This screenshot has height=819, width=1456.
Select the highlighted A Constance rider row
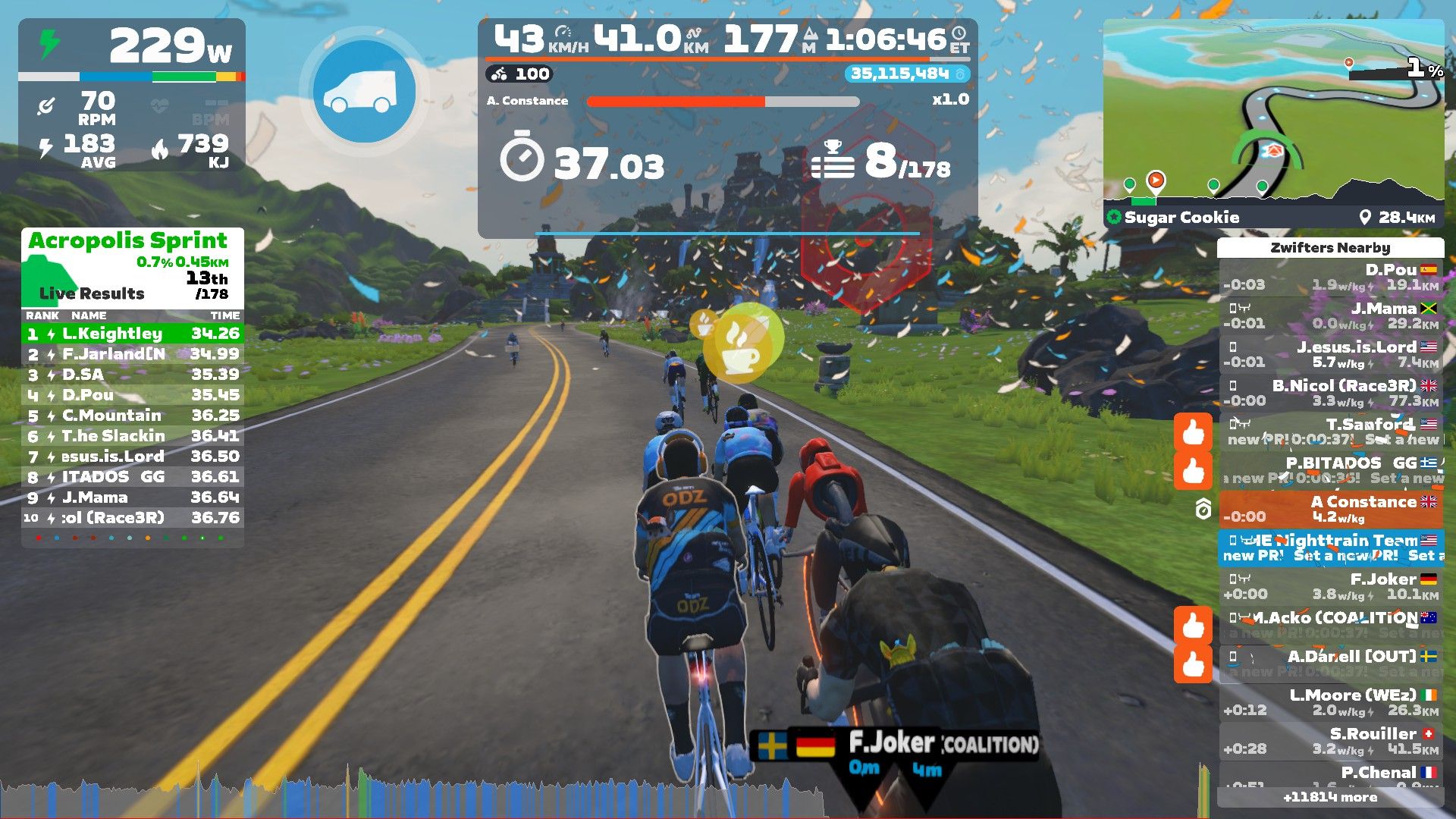[x=1331, y=510]
